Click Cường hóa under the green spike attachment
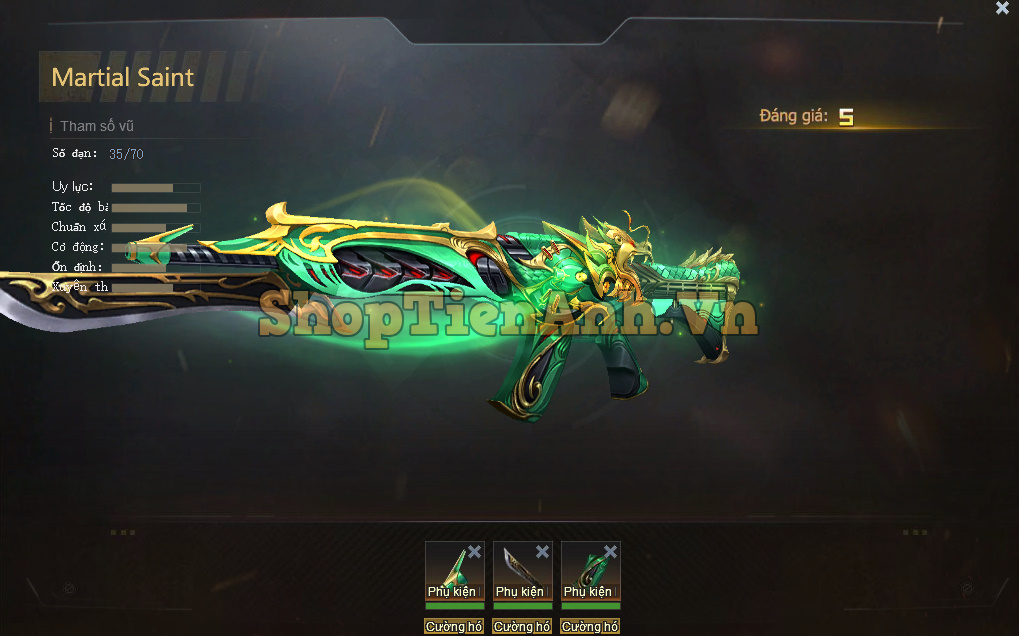Image resolution: width=1019 pixels, height=636 pixels. pyautogui.click(x=454, y=627)
